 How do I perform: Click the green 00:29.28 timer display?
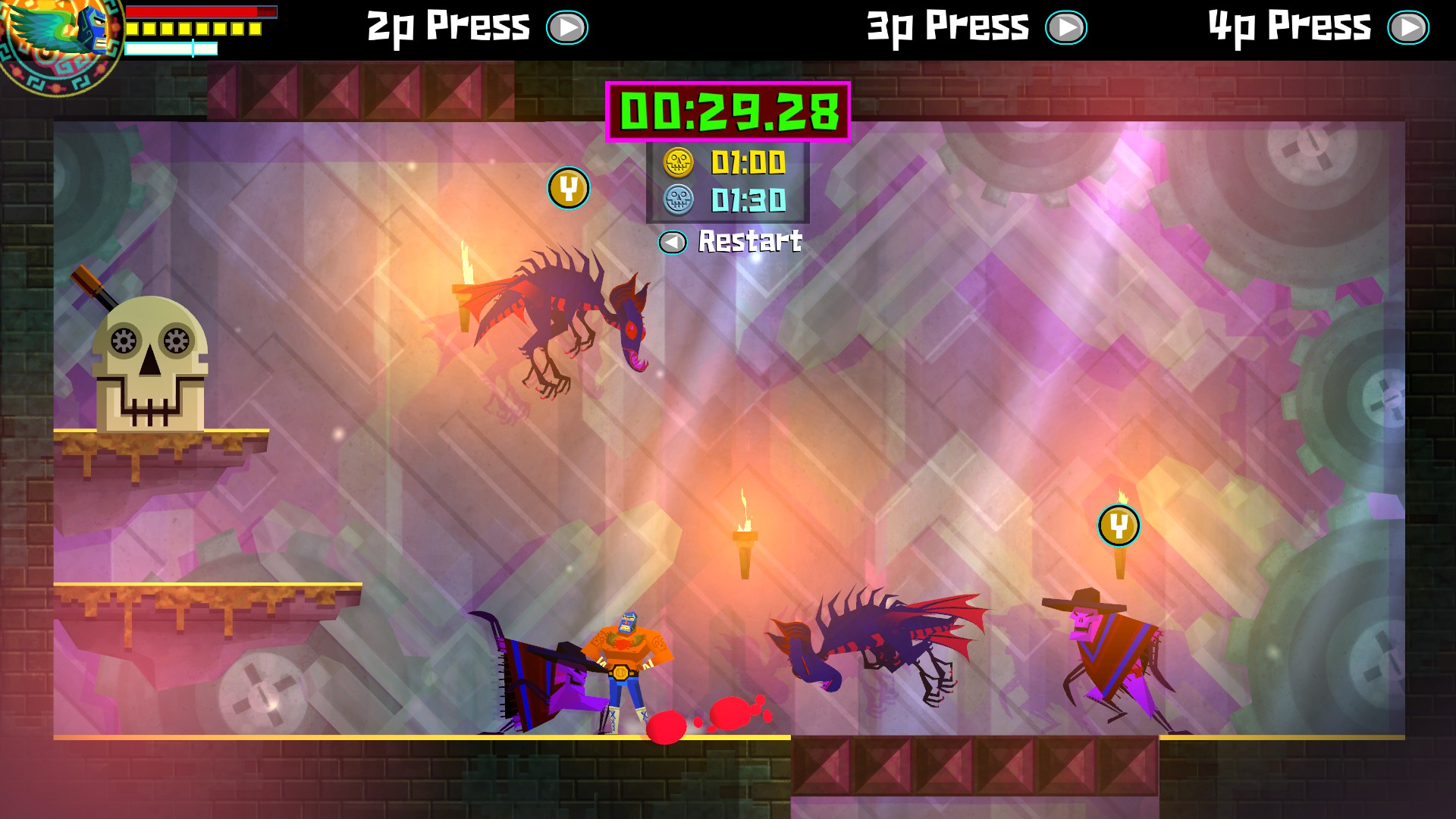click(728, 112)
